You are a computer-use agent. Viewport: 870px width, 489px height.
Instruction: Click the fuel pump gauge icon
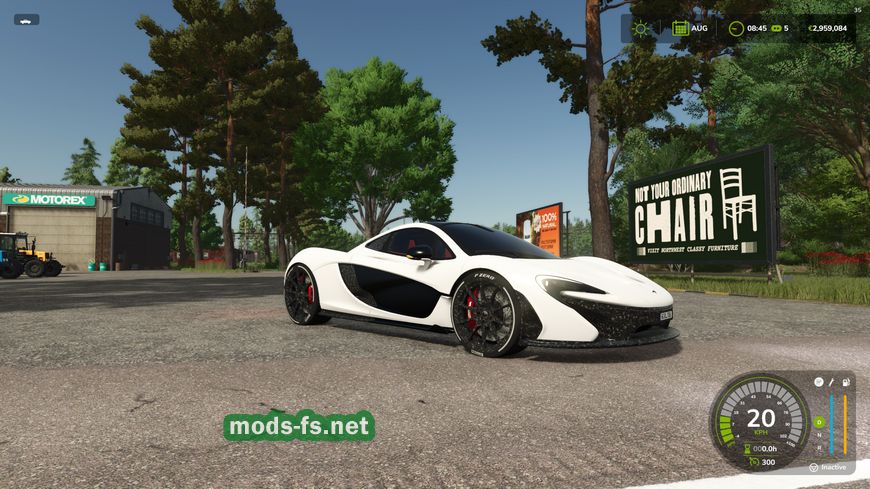pyautogui.click(x=845, y=382)
